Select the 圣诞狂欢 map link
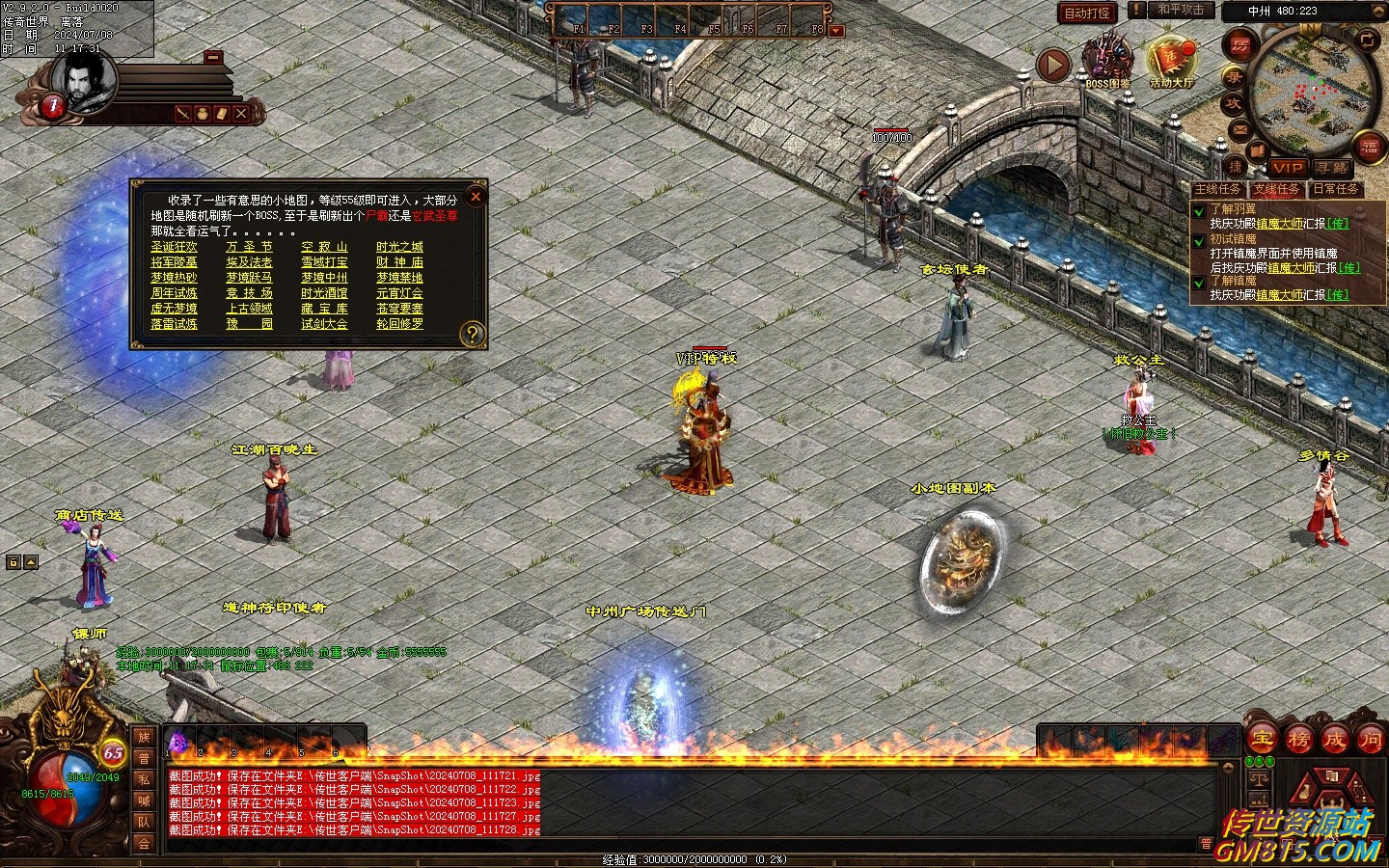 coord(174,247)
